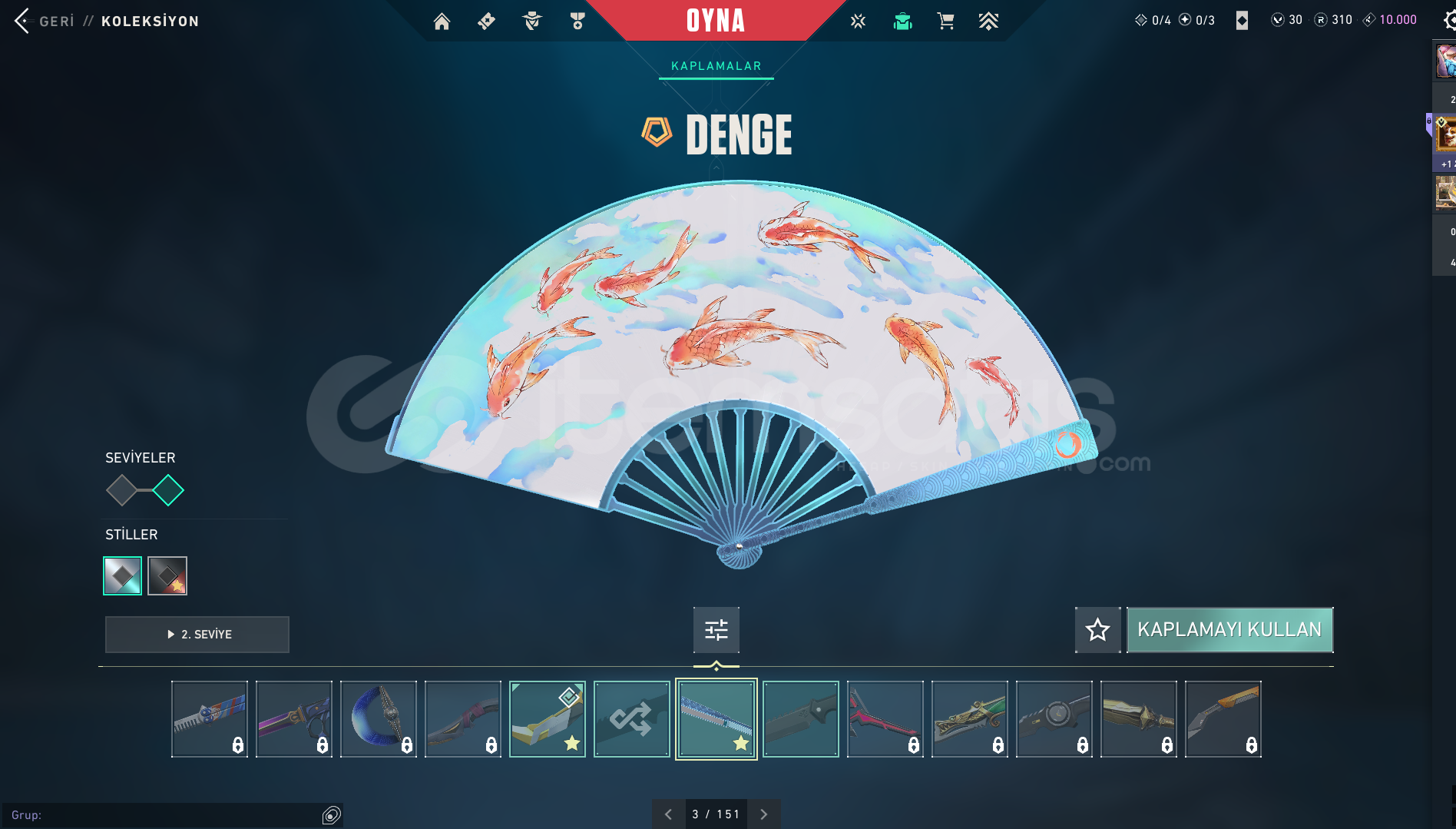This screenshot has height=829, width=1456.
Task: Choose the red variant style swatch
Action: tap(167, 575)
